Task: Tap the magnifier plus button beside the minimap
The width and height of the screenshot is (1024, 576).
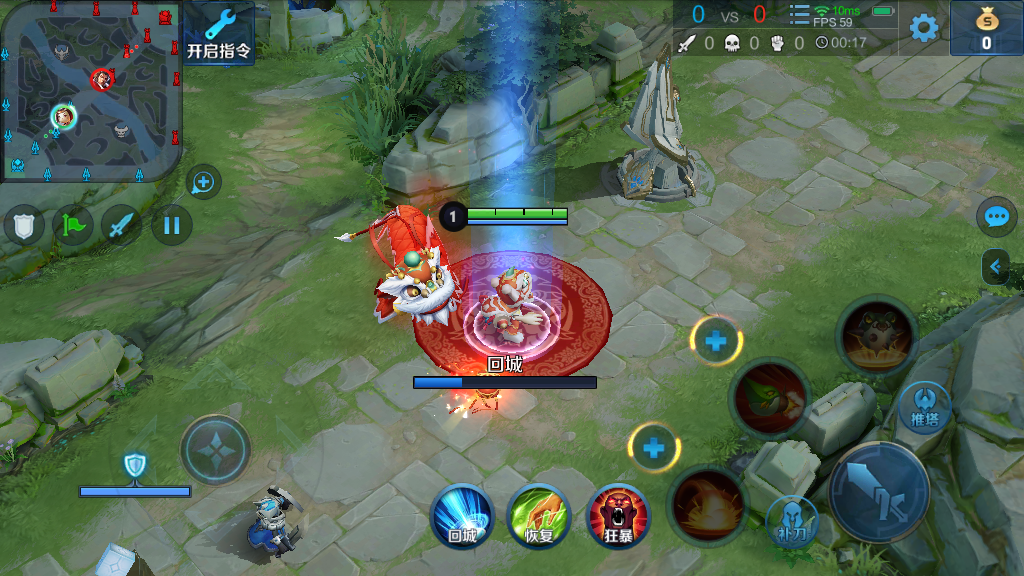Action: pyautogui.click(x=203, y=182)
